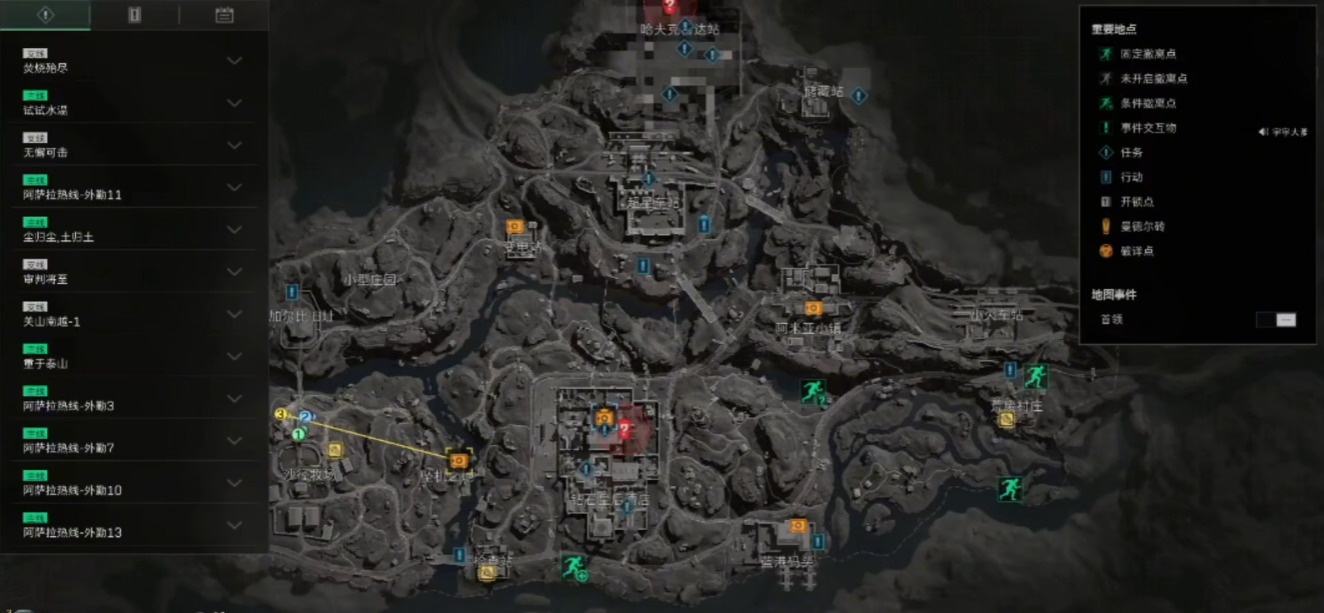
Task: Open the 阿萨拉热线-外勤3 quest entry
Action: (x=234, y=398)
